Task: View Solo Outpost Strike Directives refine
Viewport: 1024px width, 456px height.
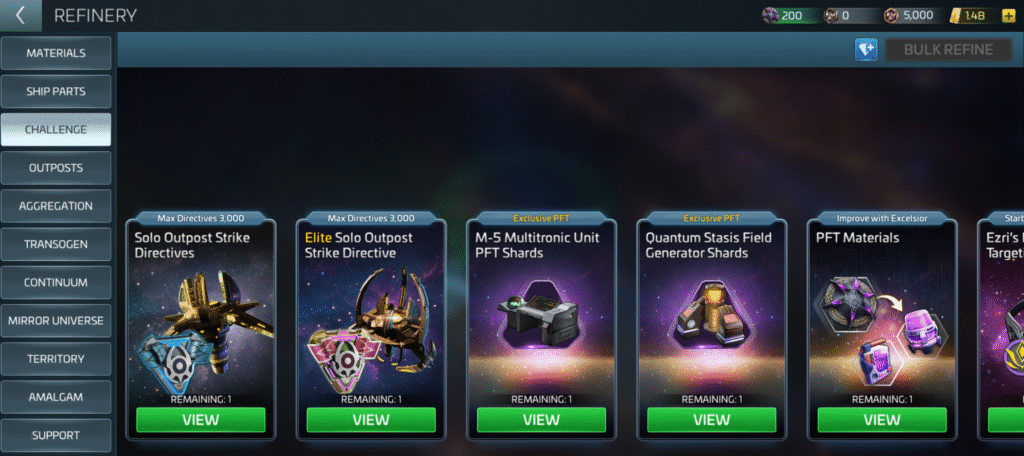Action: click(x=201, y=420)
